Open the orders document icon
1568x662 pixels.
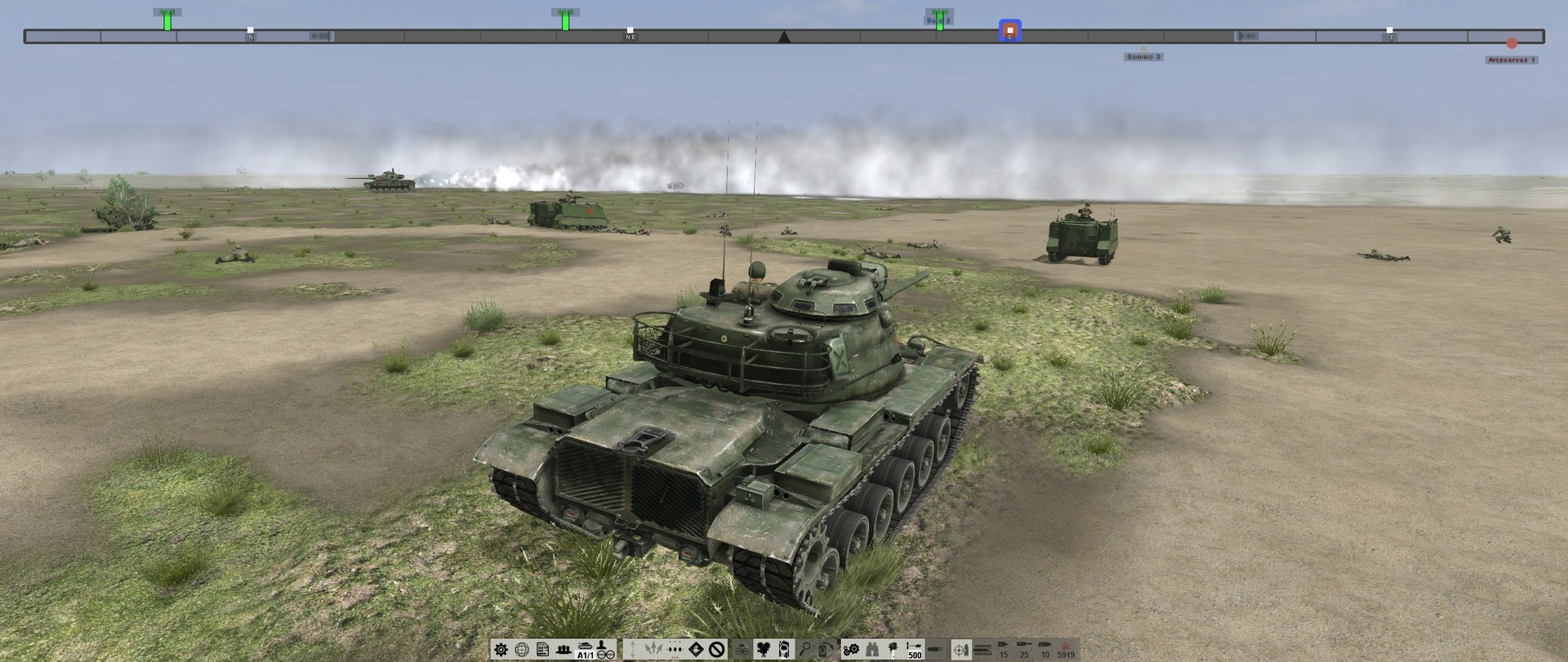pos(541,649)
